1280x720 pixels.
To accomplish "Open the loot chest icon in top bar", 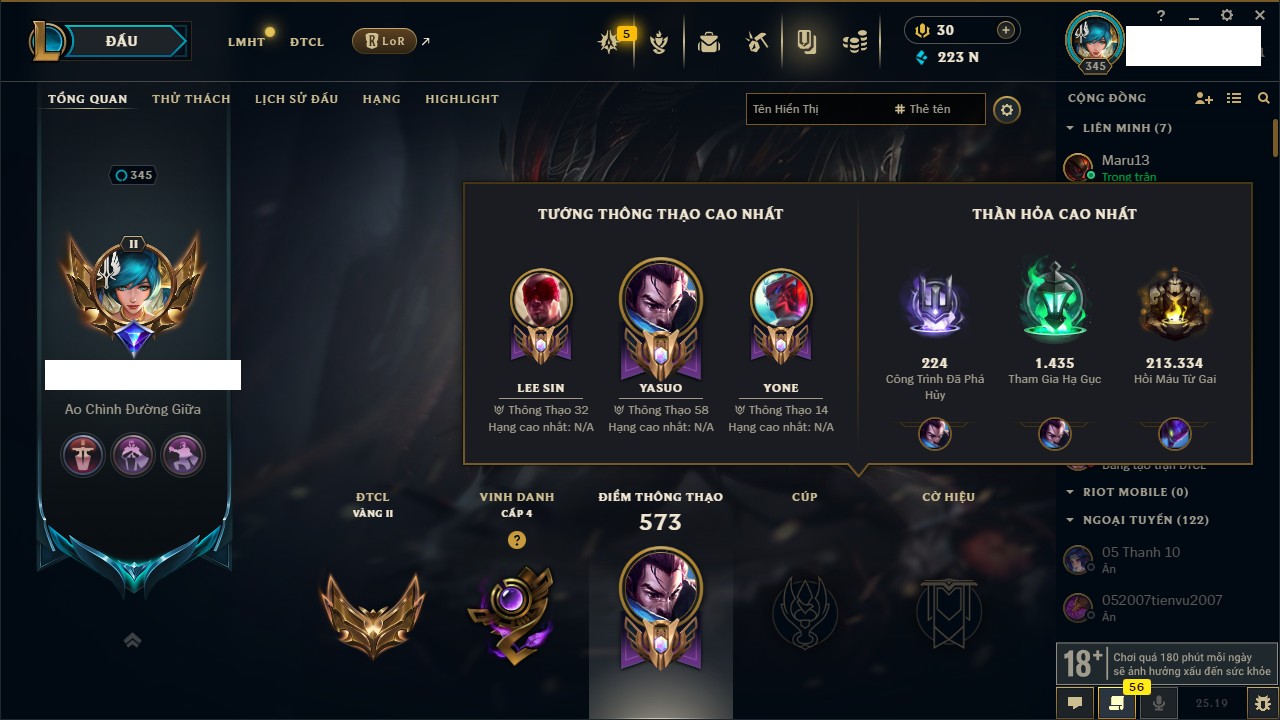I will click(x=709, y=42).
